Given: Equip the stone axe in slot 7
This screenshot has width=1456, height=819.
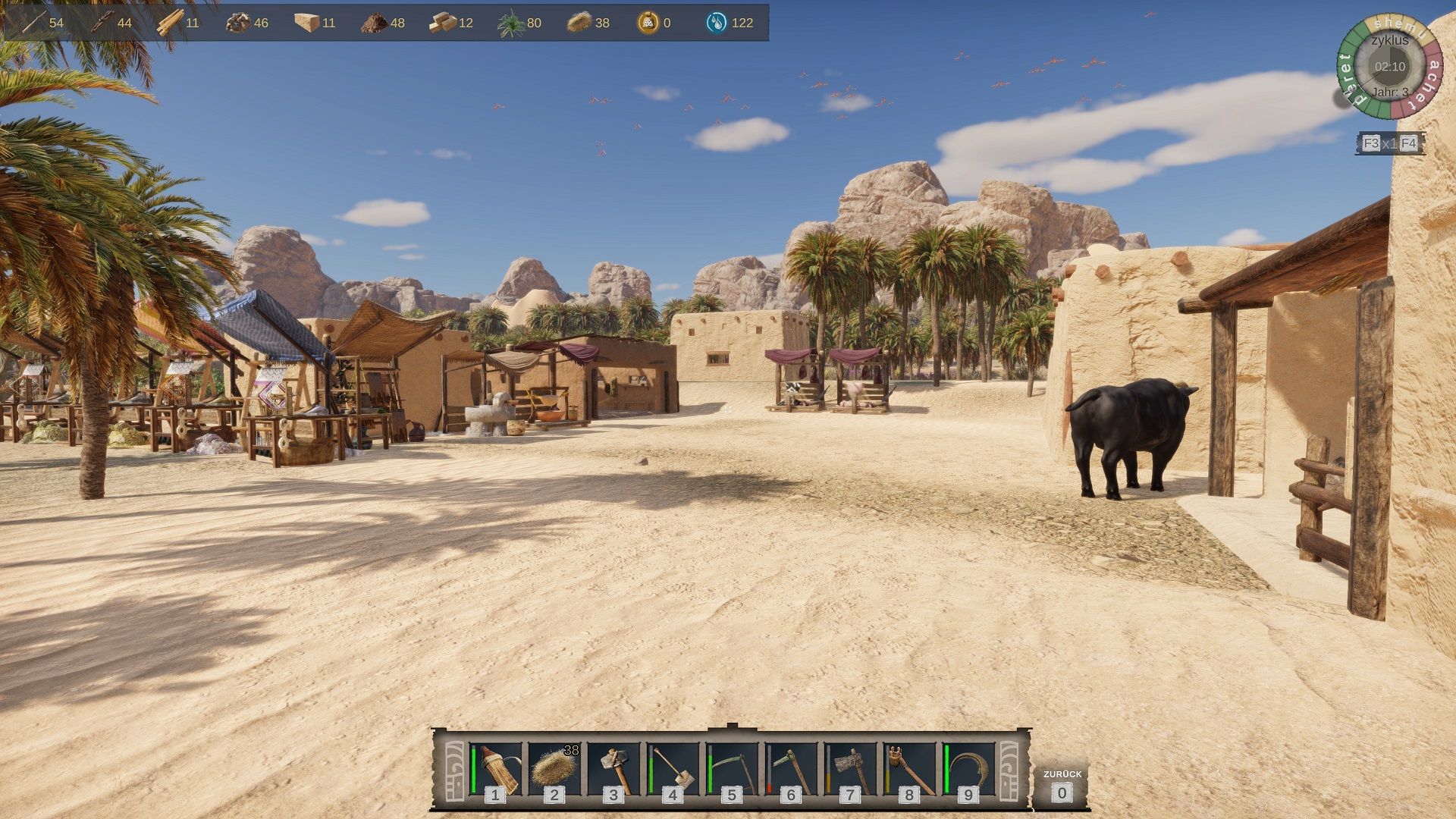Looking at the screenshot, I should 850,770.
